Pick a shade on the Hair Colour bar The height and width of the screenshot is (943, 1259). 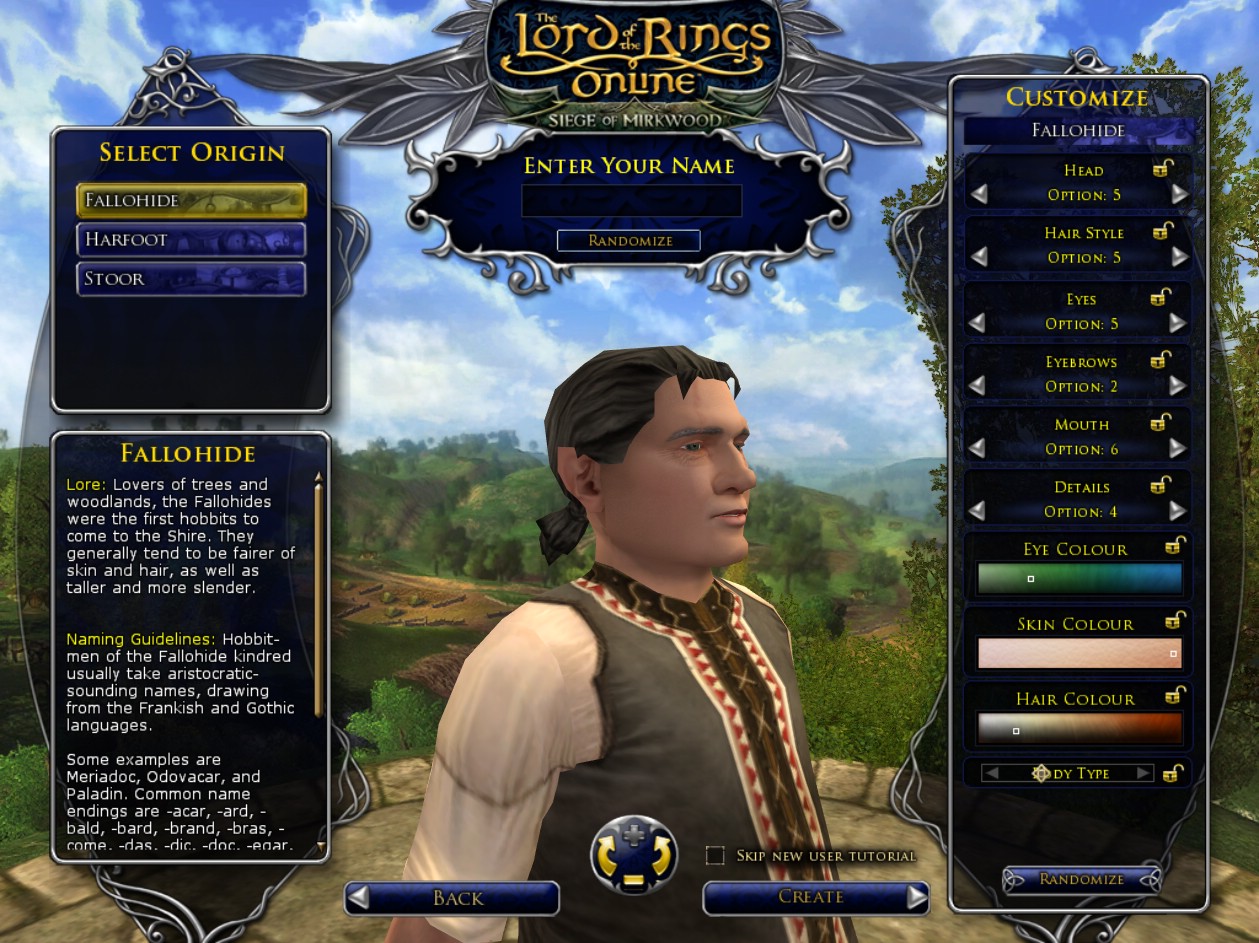1079,729
